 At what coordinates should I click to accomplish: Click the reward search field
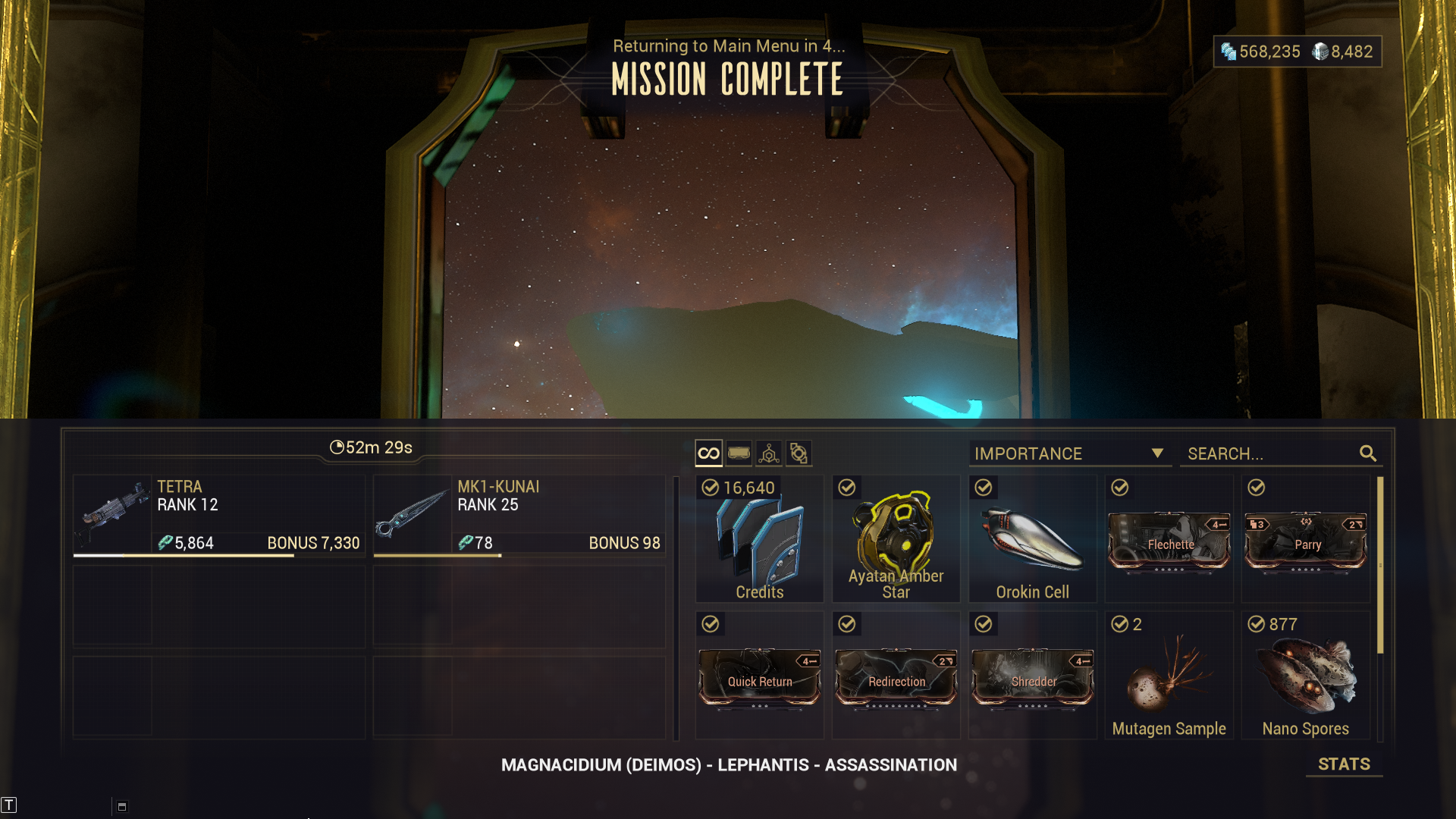[x=1270, y=453]
